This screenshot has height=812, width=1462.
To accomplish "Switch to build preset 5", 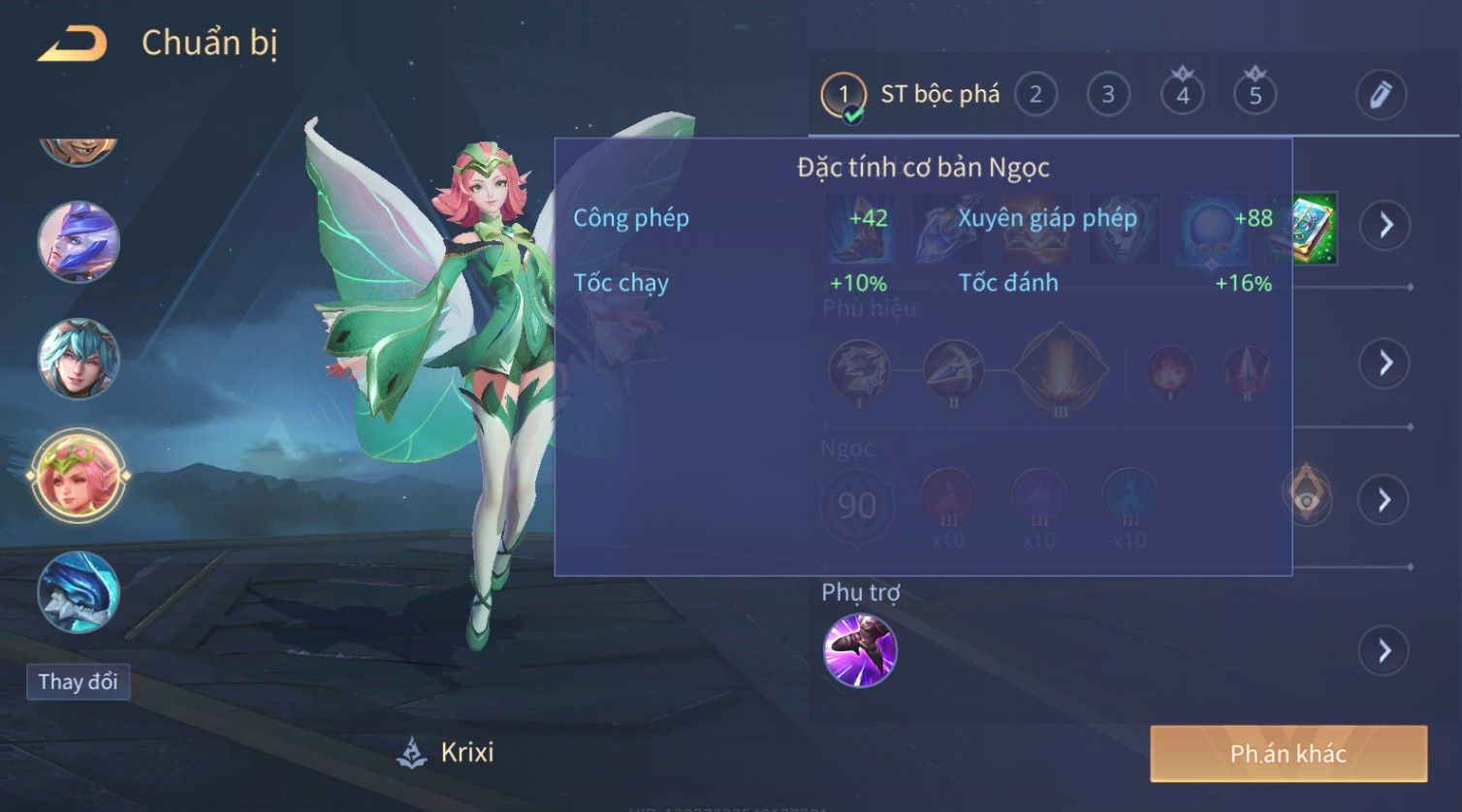I will pyautogui.click(x=1255, y=95).
